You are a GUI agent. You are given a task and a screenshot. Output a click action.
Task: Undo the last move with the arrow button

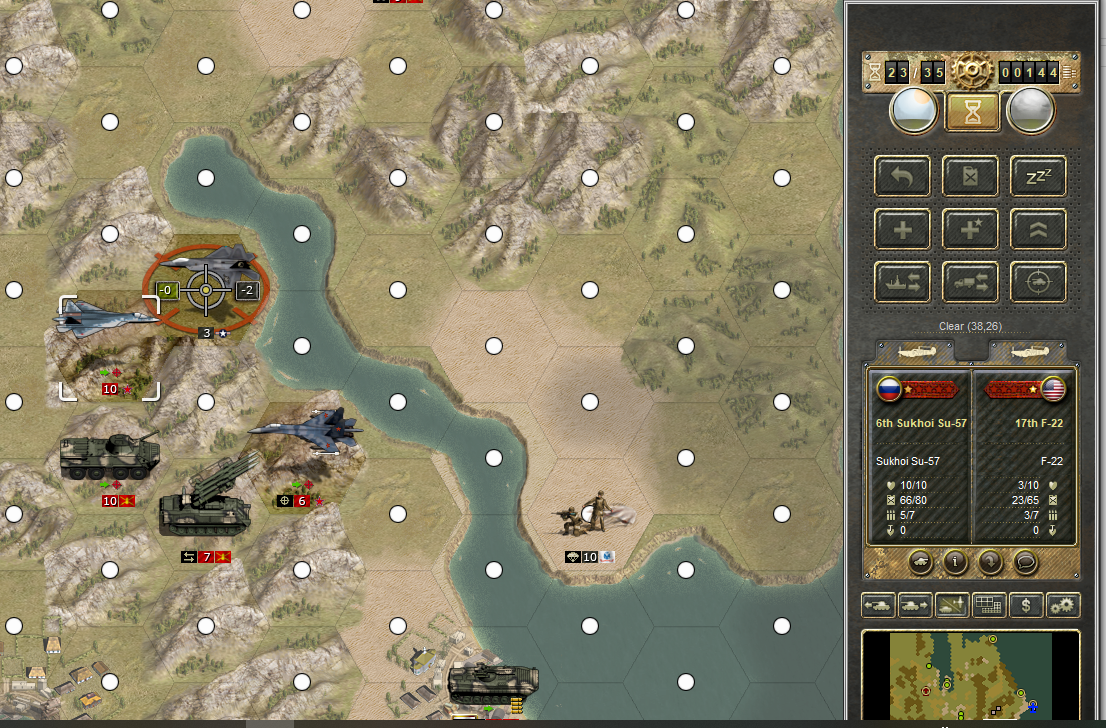[x=903, y=177]
